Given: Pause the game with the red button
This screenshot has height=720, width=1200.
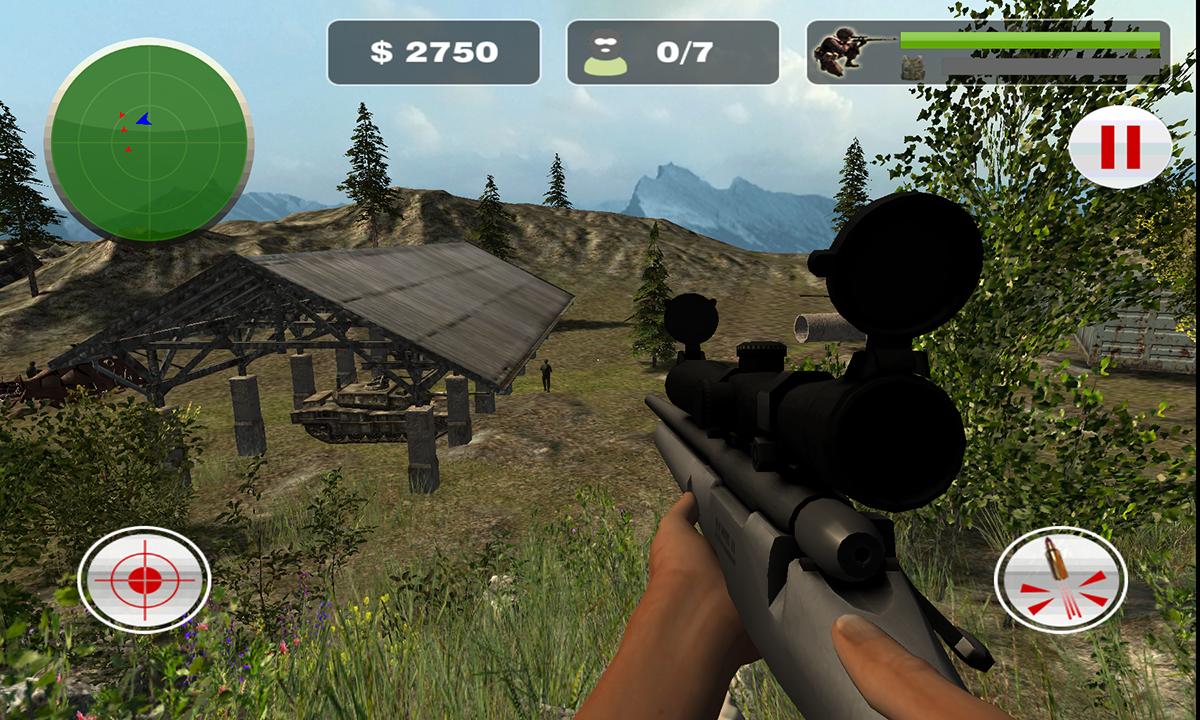Looking at the screenshot, I should (1120, 148).
